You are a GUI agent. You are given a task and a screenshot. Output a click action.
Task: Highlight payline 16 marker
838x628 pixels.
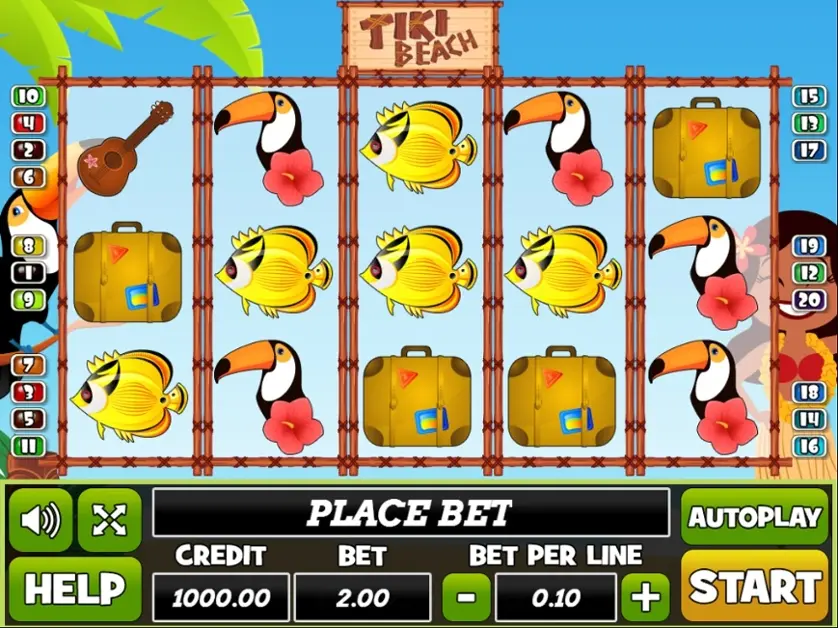point(808,446)
